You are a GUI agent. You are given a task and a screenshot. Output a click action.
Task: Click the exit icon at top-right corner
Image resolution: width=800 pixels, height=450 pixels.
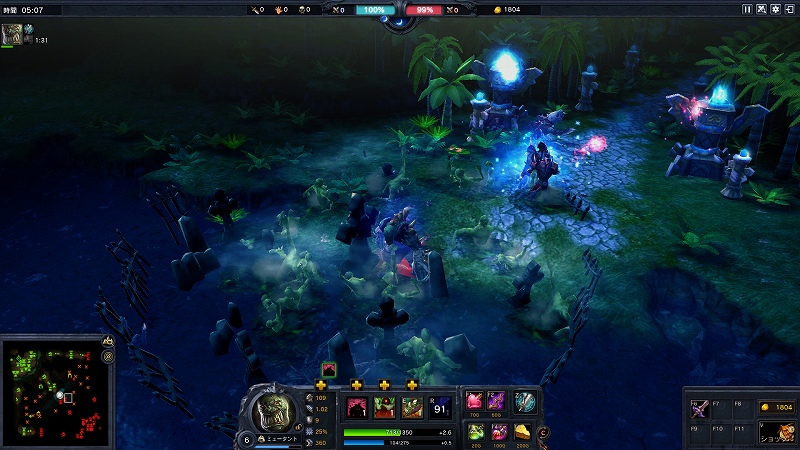[x=789, y=9]
